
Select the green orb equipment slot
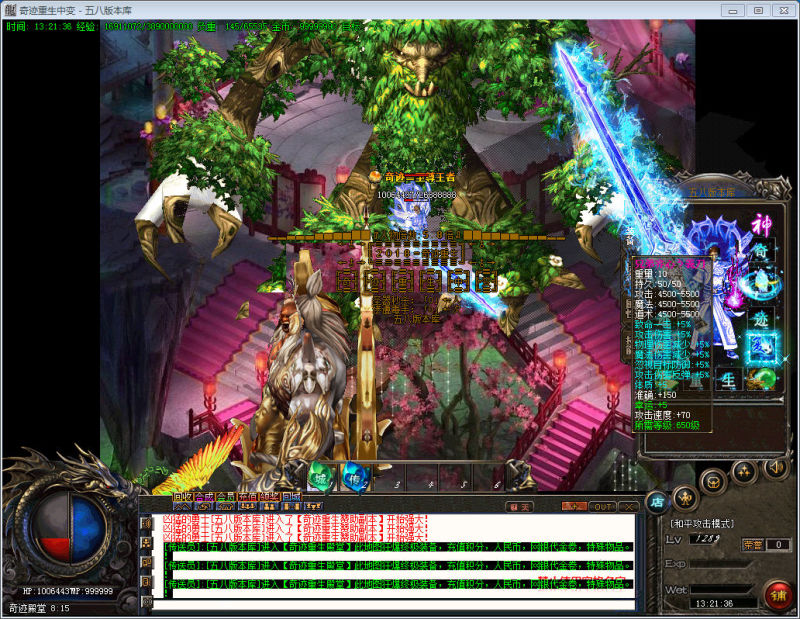click(x=762, y=379)
